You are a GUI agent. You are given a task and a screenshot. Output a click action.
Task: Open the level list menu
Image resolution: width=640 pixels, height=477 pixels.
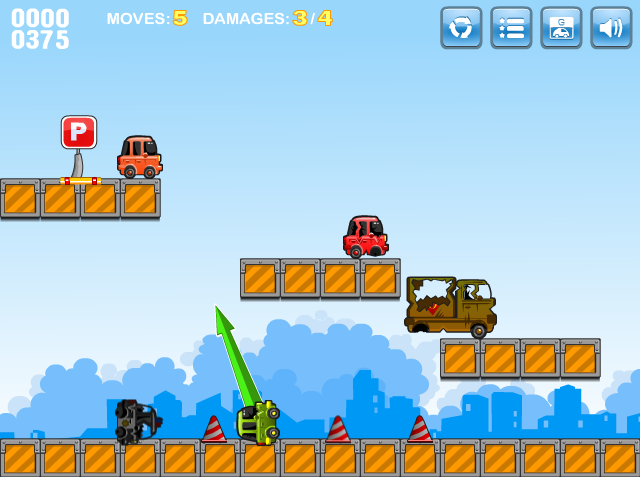pyautogui.click(x=511, y=27)
